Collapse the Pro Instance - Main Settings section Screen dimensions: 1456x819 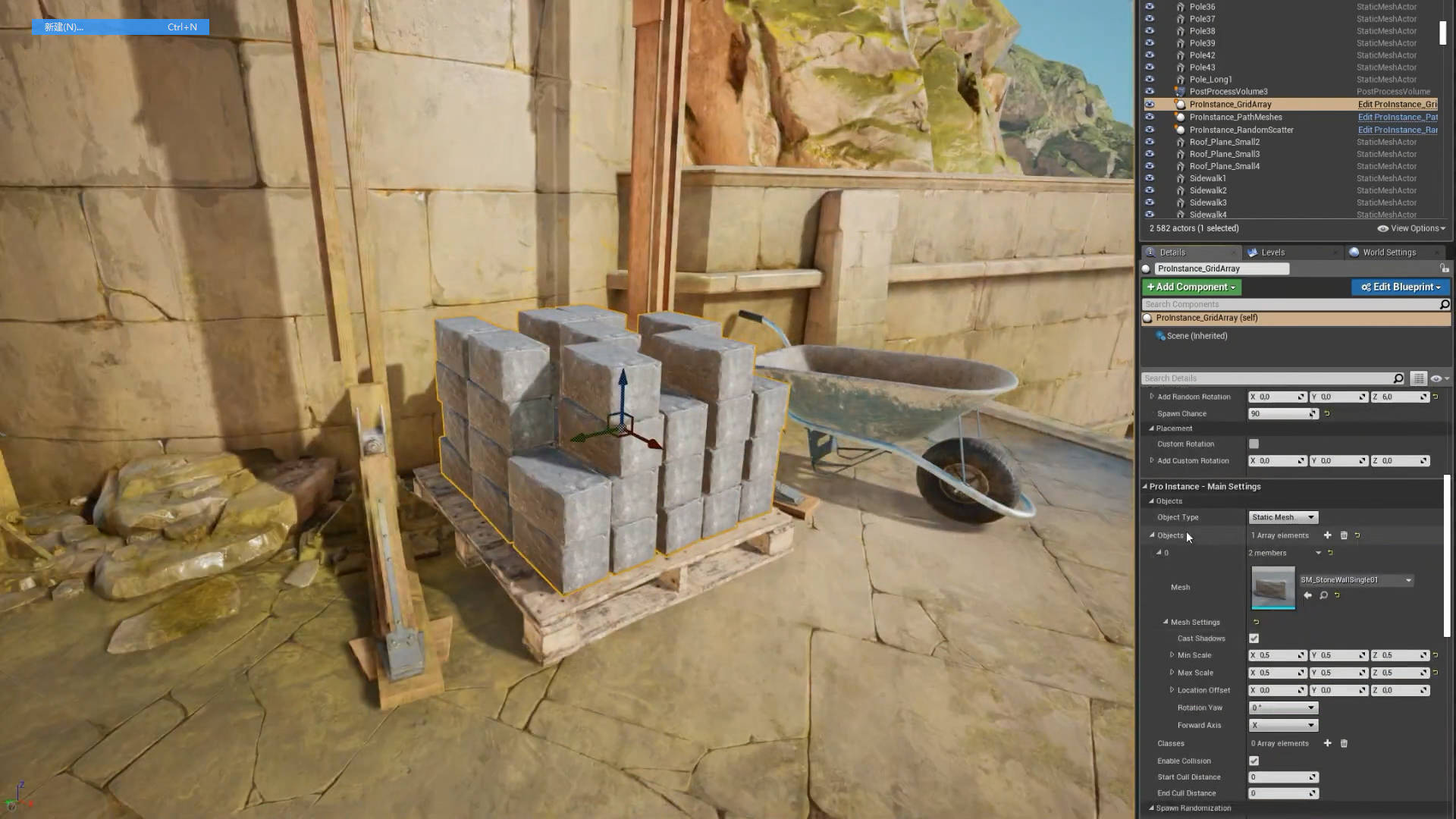point(1145,487)
